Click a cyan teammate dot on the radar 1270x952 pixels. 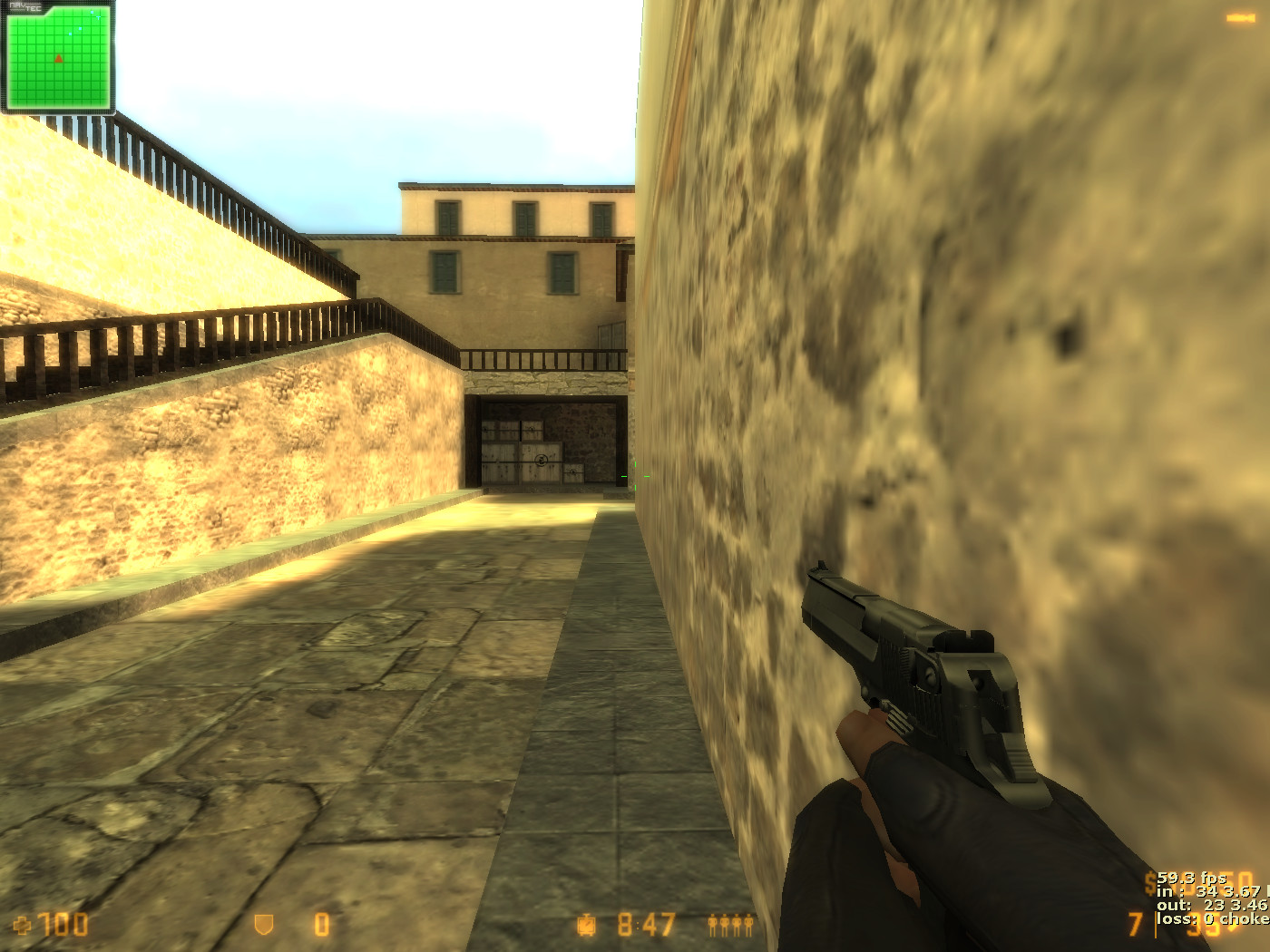pos(80,28)
